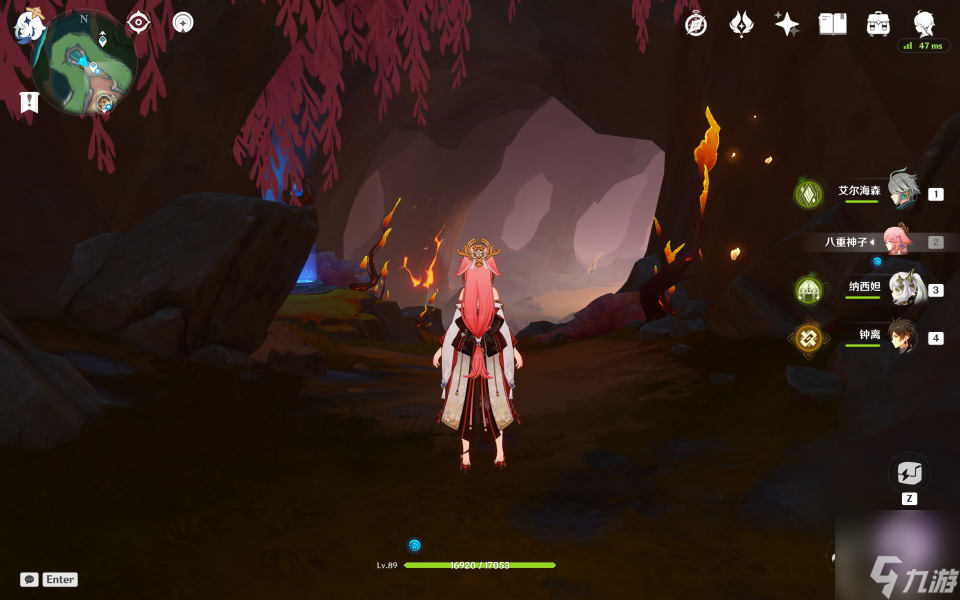
Task: Activate 钟离's golden elemental burst icon
Action: 808,338
